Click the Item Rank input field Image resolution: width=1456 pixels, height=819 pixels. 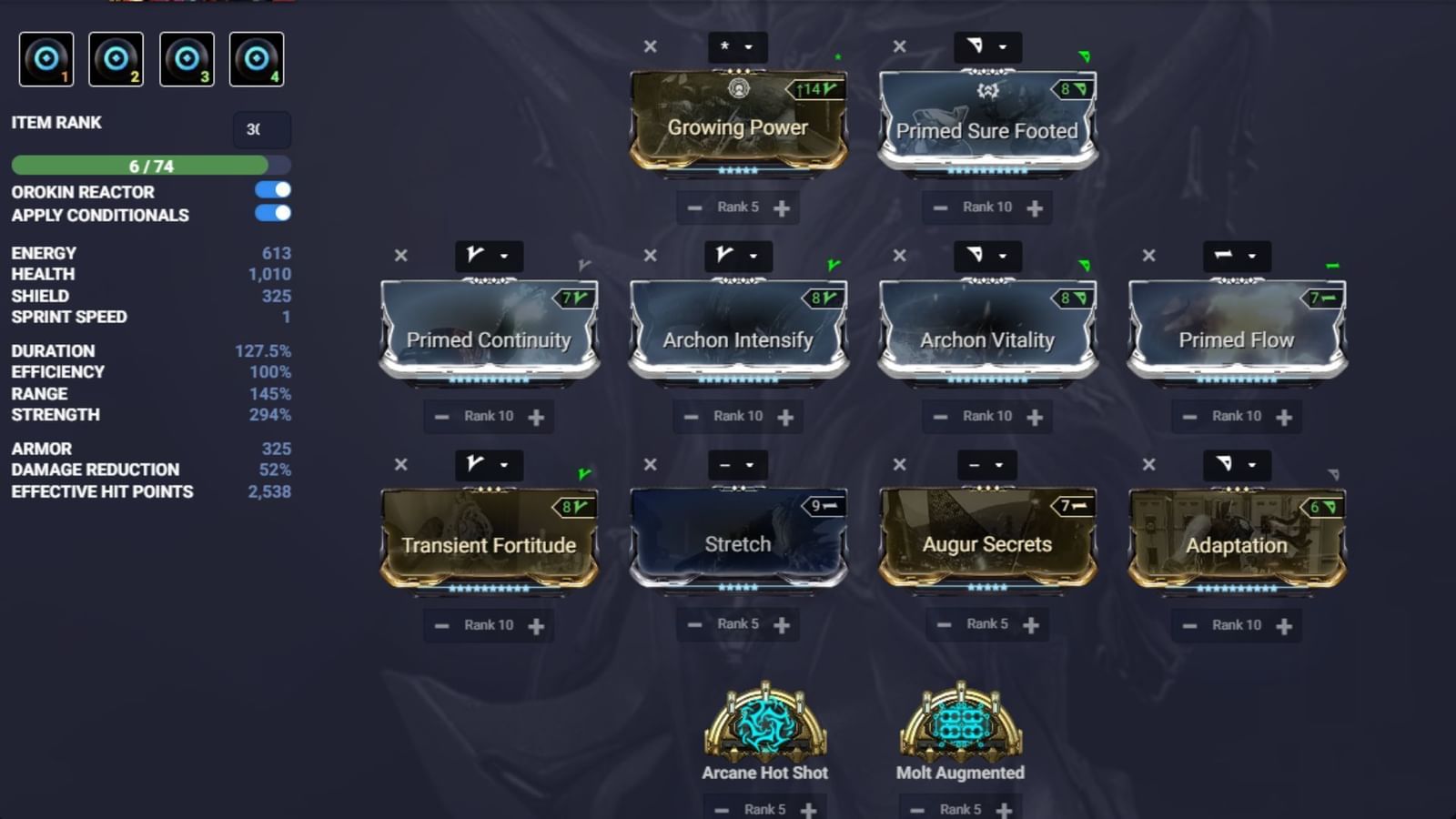click(261, 130)
